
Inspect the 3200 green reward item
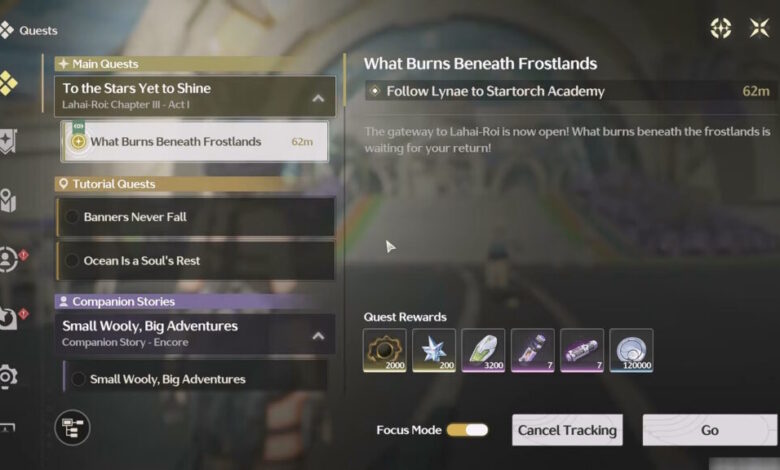point(483,351)
